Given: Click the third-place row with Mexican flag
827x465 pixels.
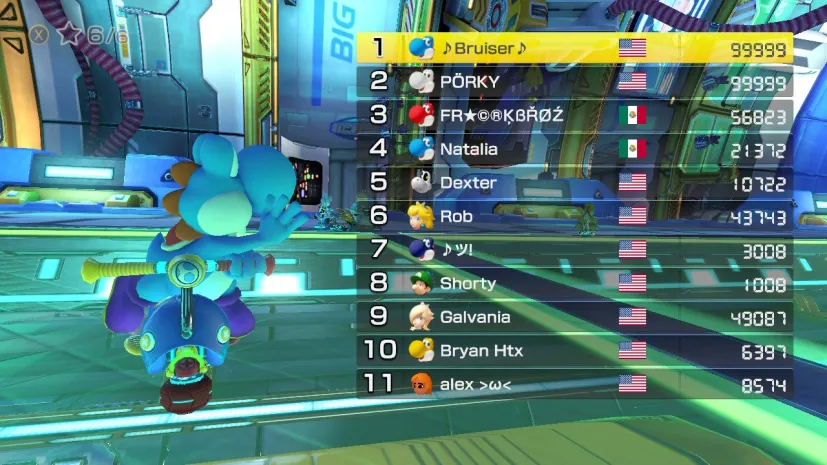Looking at the screenshot, I should [x=575, y=115].
